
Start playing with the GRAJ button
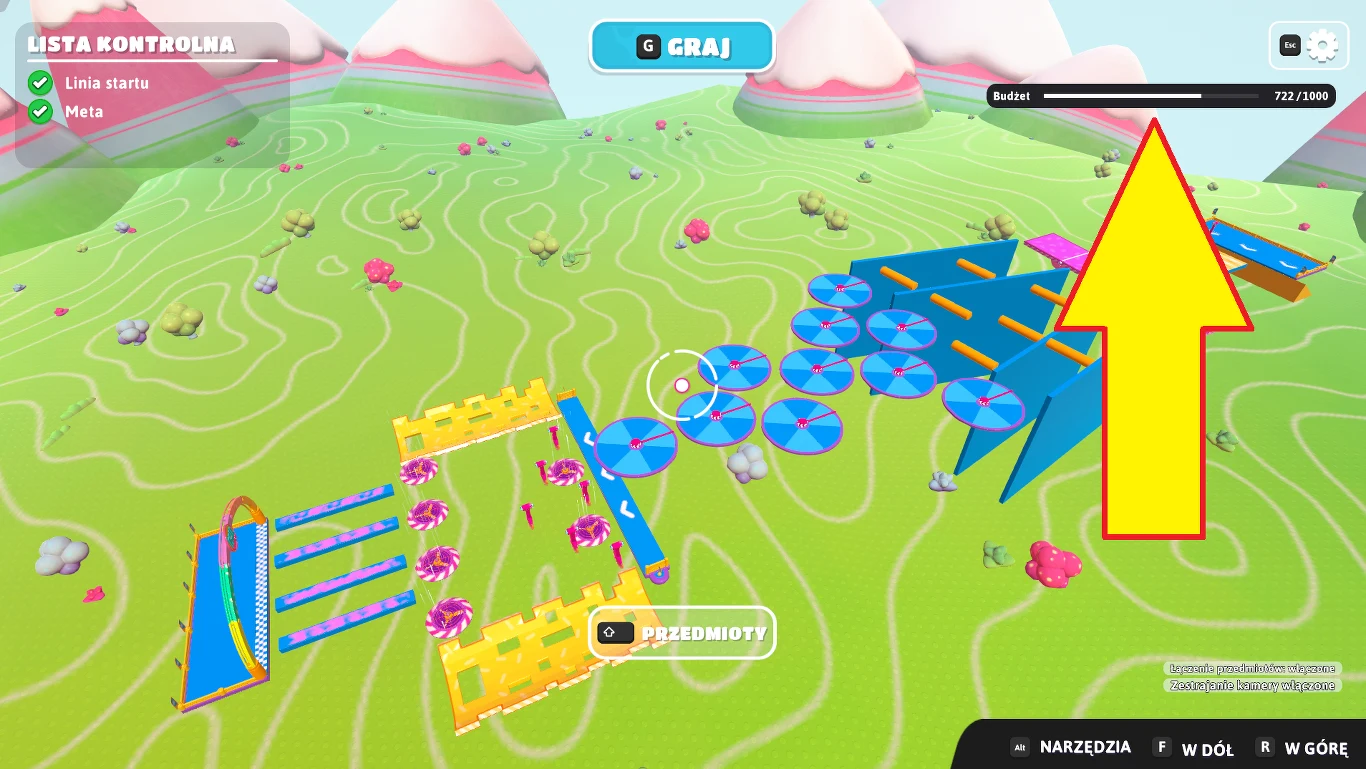[x=682, y=47]
